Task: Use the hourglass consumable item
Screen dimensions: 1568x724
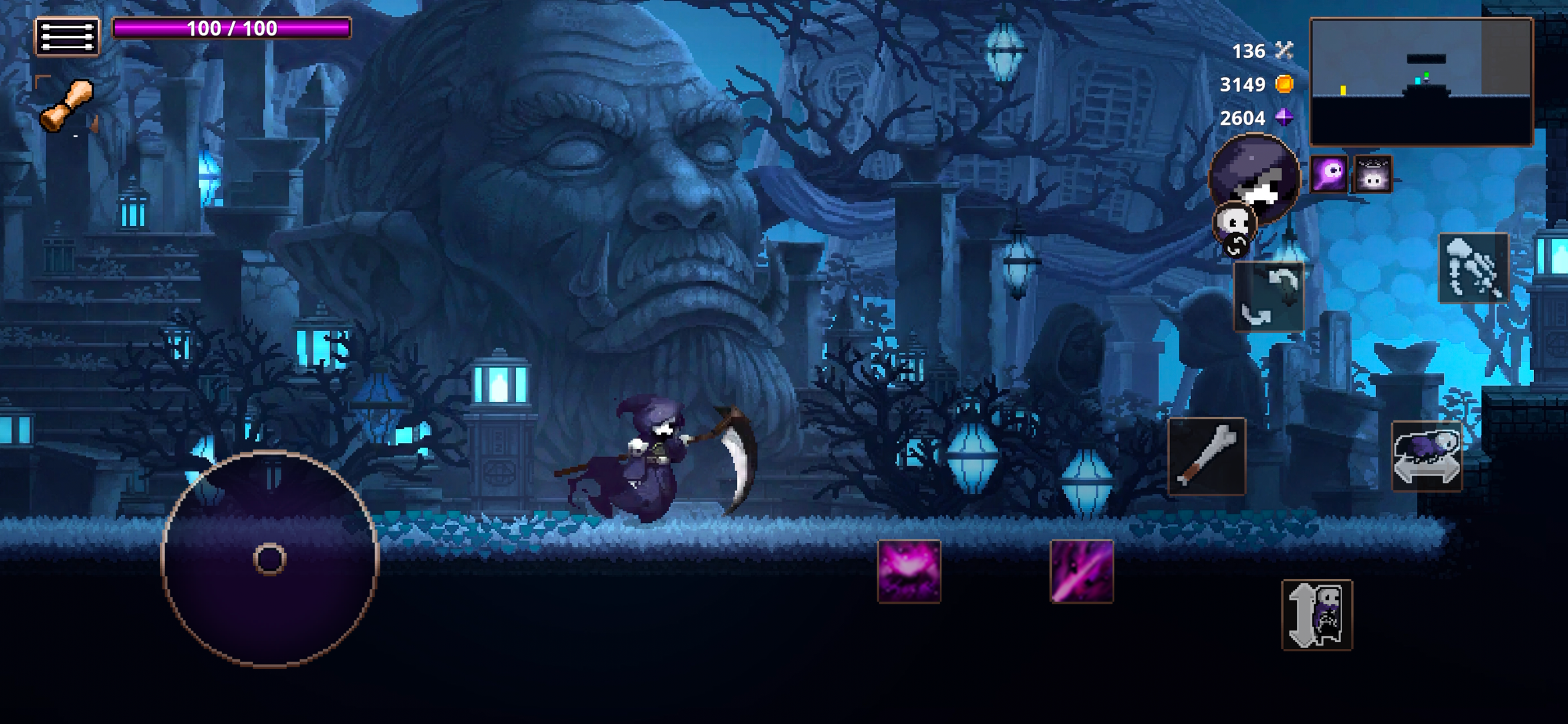Action: (68, 105)
